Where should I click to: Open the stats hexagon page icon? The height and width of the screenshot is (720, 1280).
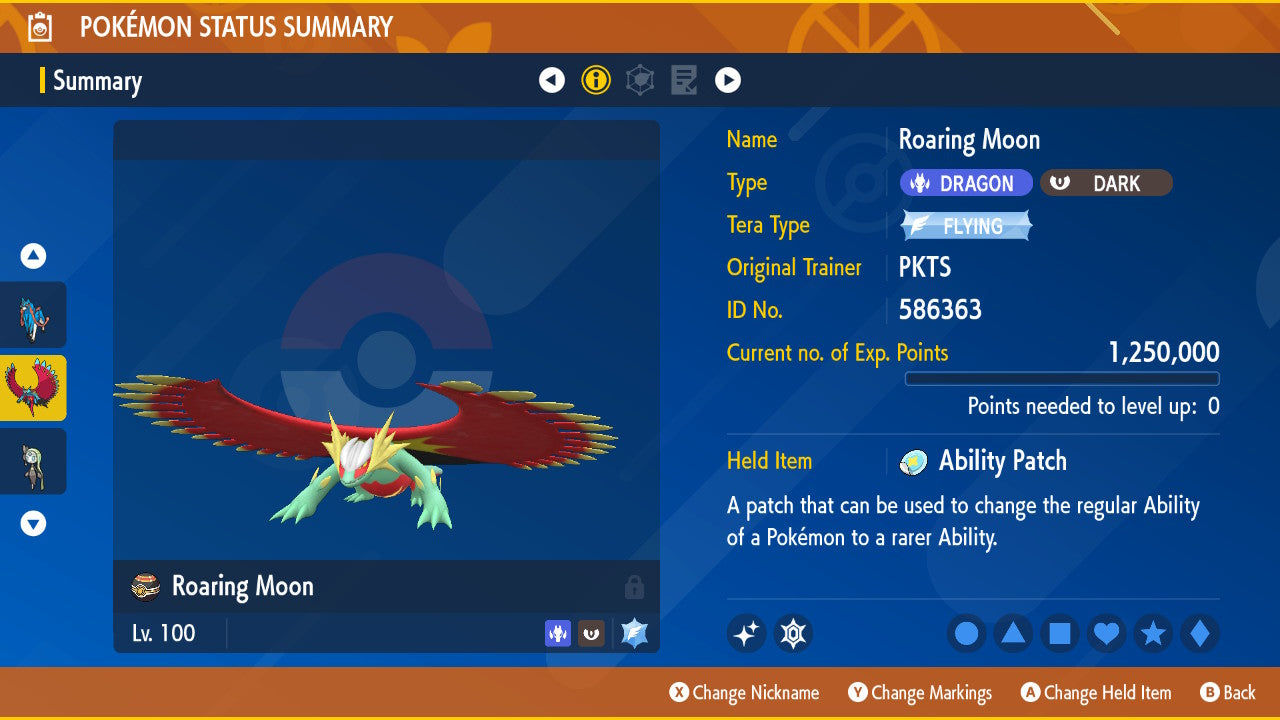640,79
